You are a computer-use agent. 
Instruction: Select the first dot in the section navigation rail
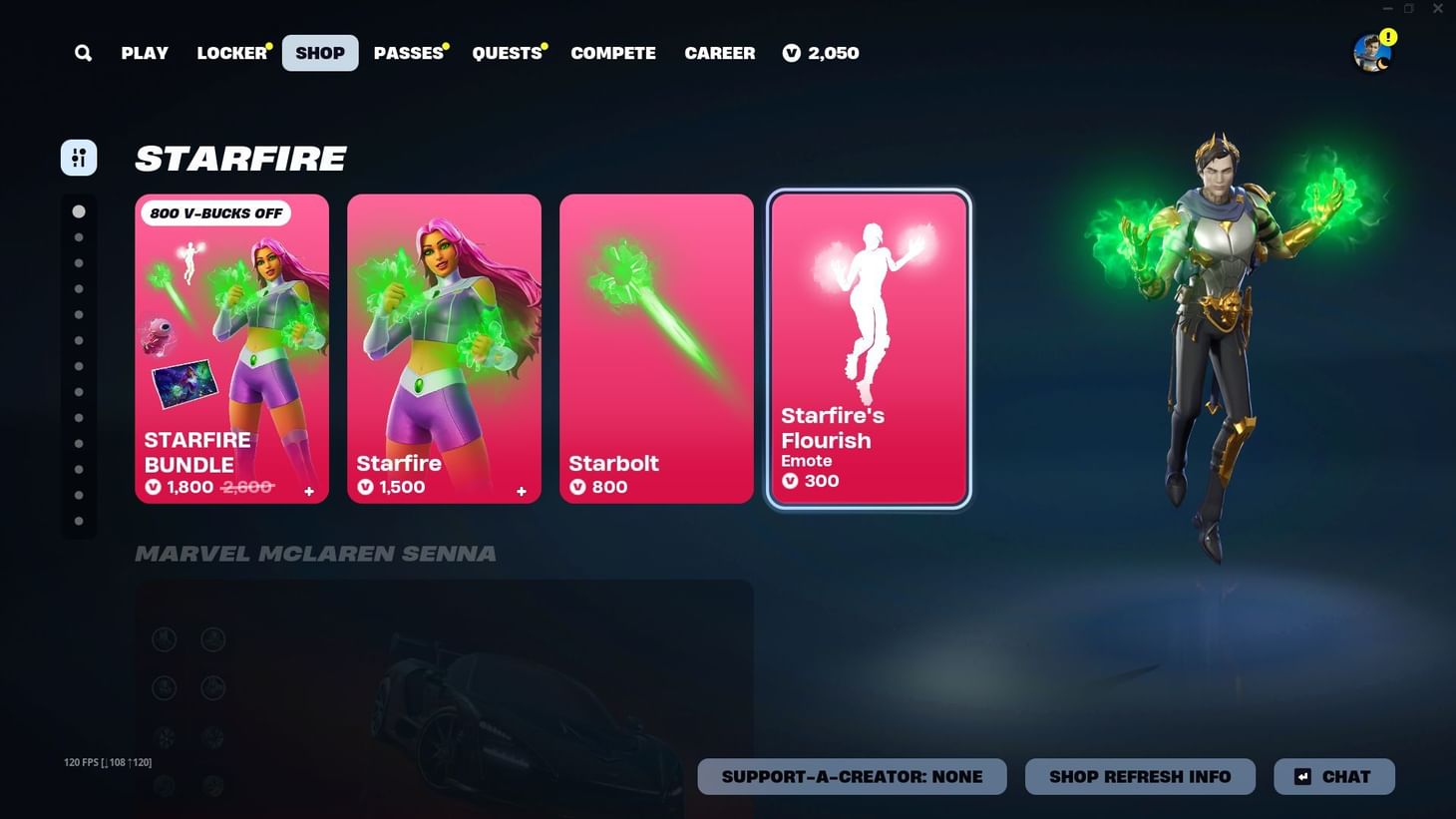[x=79, y=210]
